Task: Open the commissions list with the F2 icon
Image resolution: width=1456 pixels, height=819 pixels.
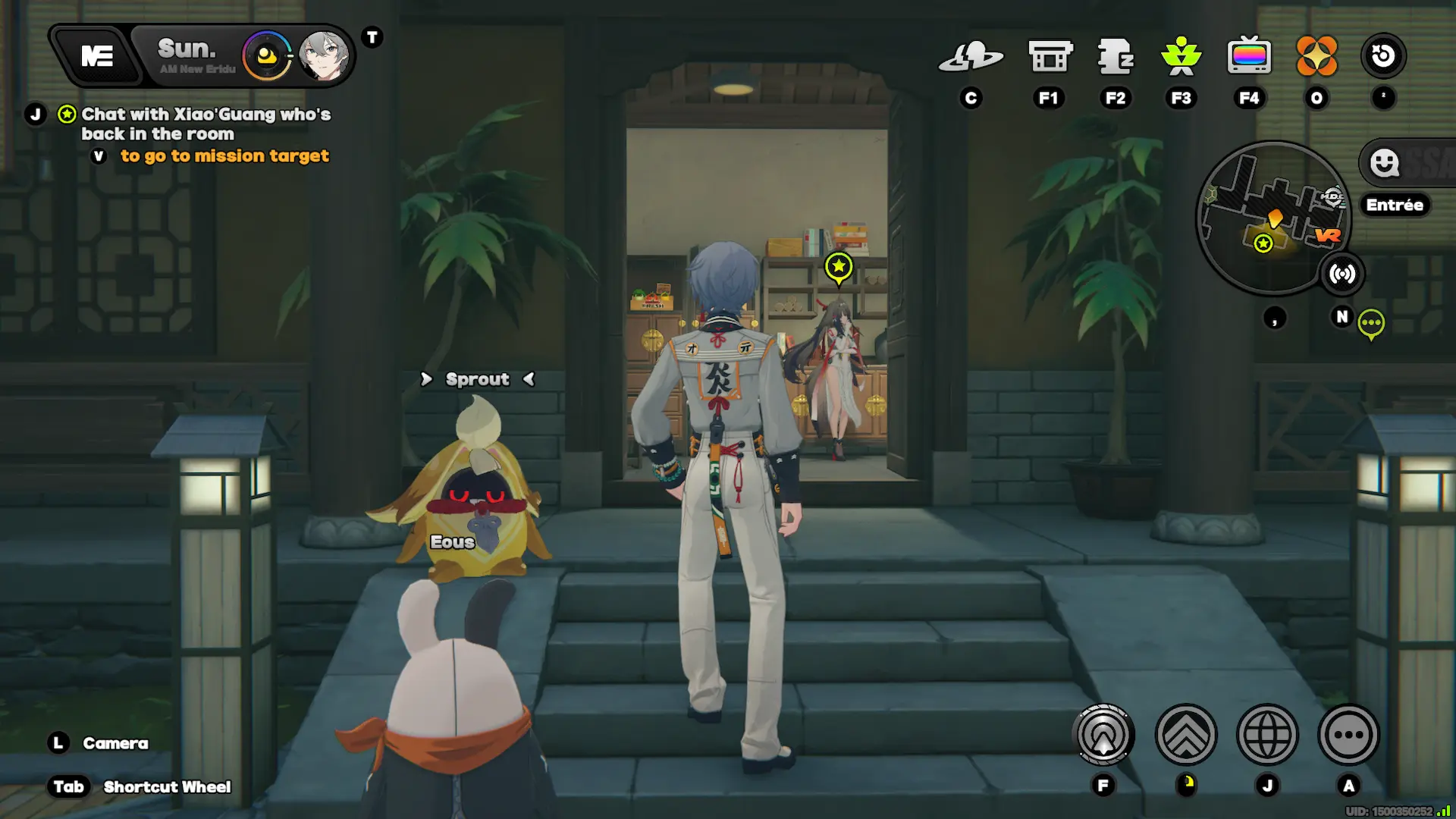Action: tap(1115, 56)
